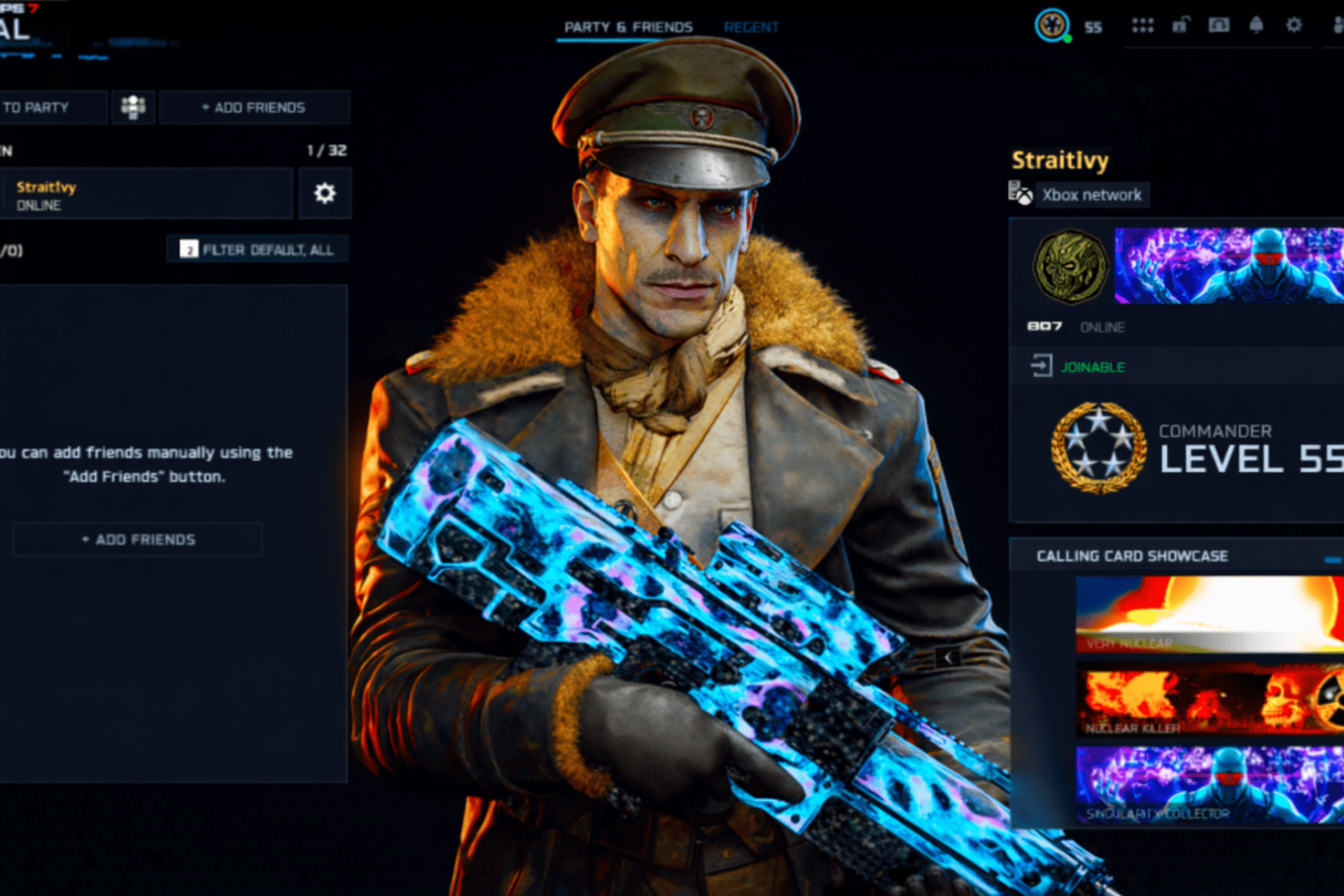Viewport: 1344px width, 896px height.
Task: View the Singularity Collector calling card
Action: tap(1209, 785)
